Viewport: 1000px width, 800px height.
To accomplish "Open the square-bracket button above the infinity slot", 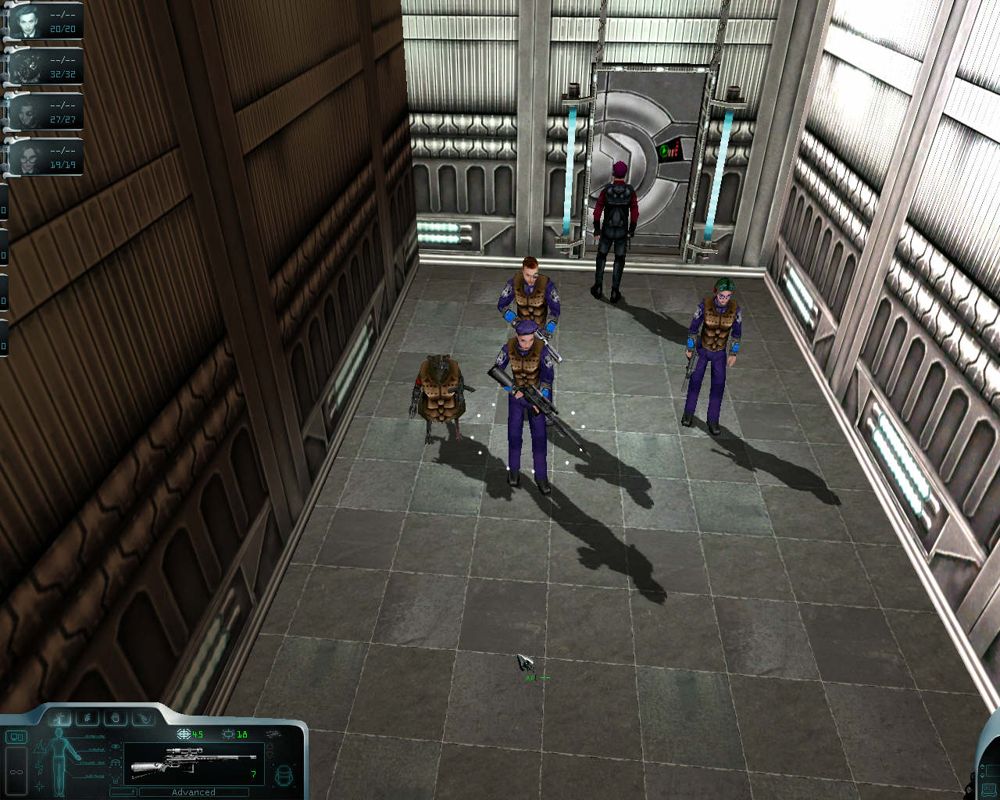I will click(x=16, y=737).
